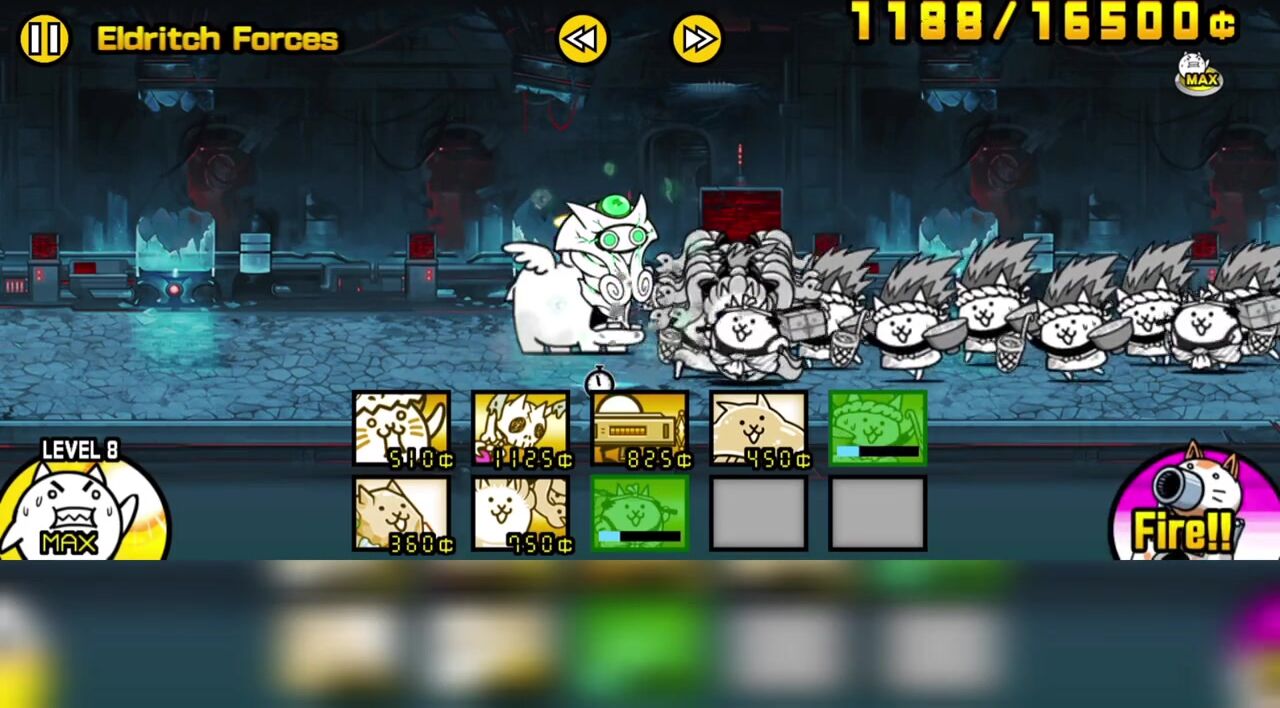Select the green recharging slot in the top row
The image size is (1280, 708).
(878, 429)
